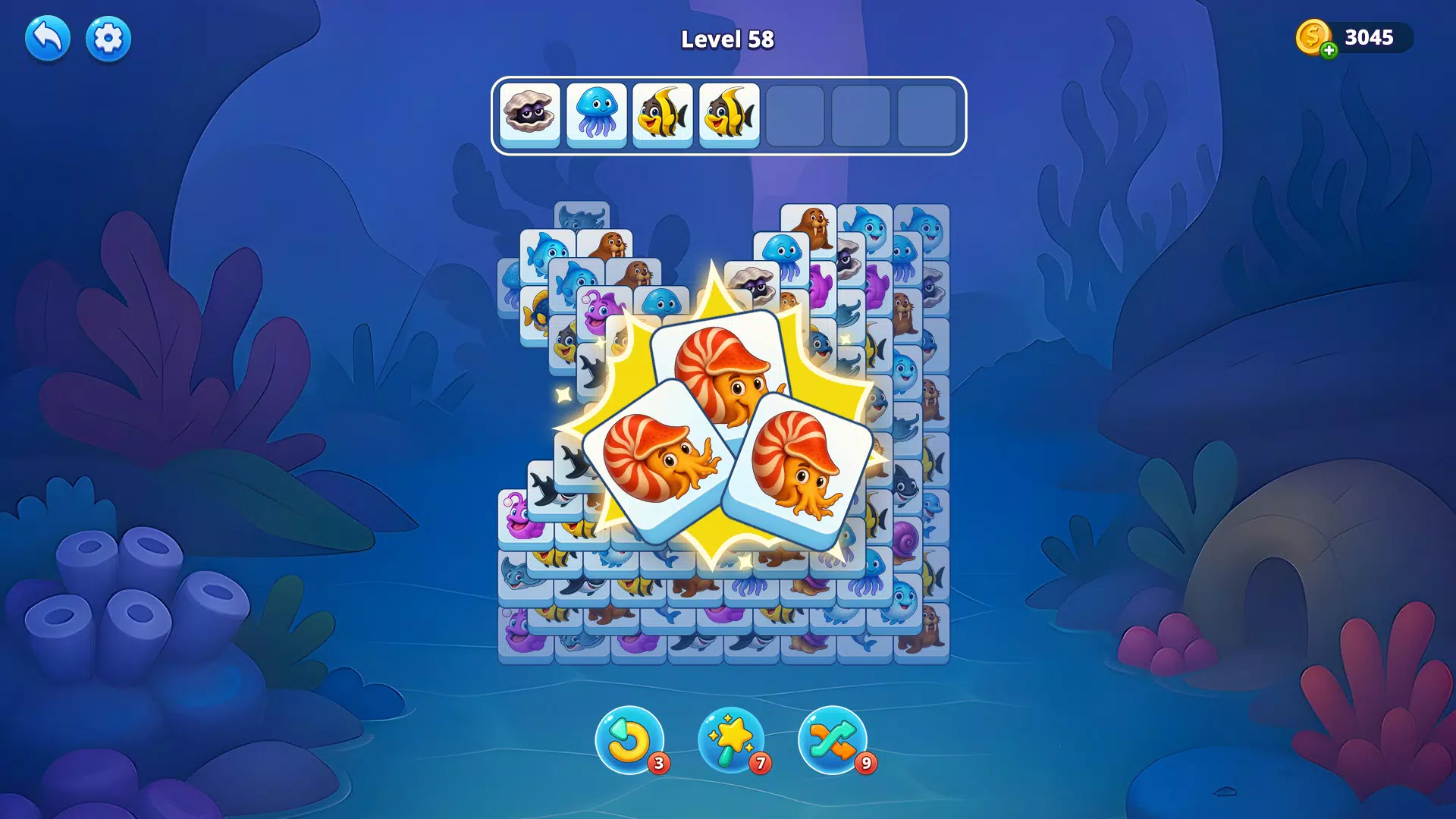Click the Level 58 title
1456x819 pixels.
pyautogui.click(x=727, y=39)
